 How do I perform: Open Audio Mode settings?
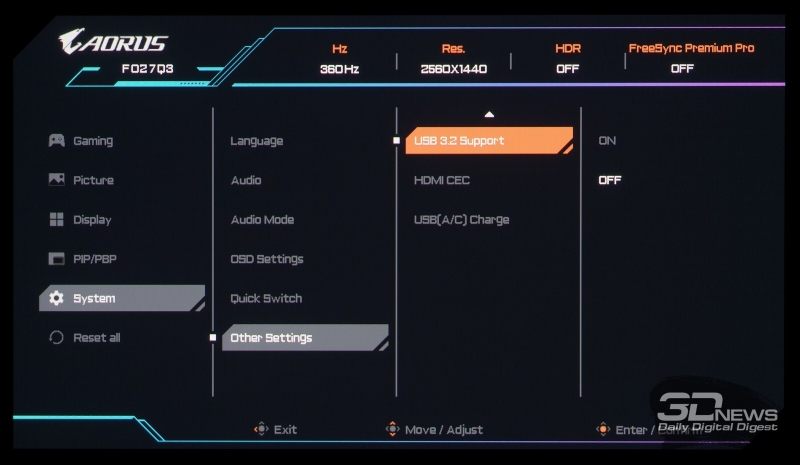(262, 220)
